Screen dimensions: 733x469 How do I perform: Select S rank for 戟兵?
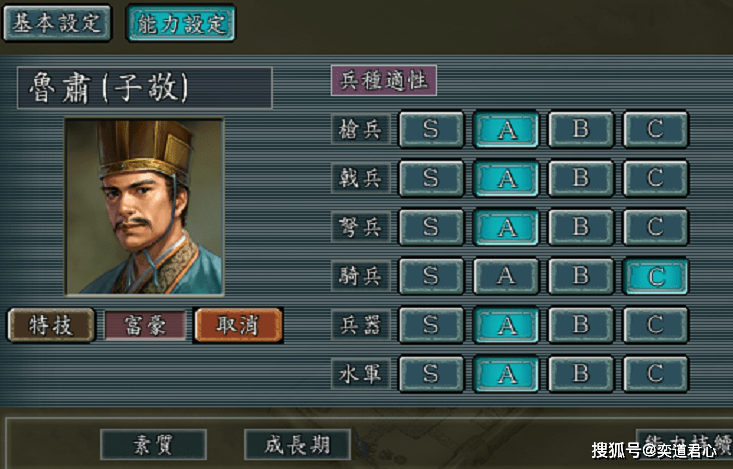point(431,178)
